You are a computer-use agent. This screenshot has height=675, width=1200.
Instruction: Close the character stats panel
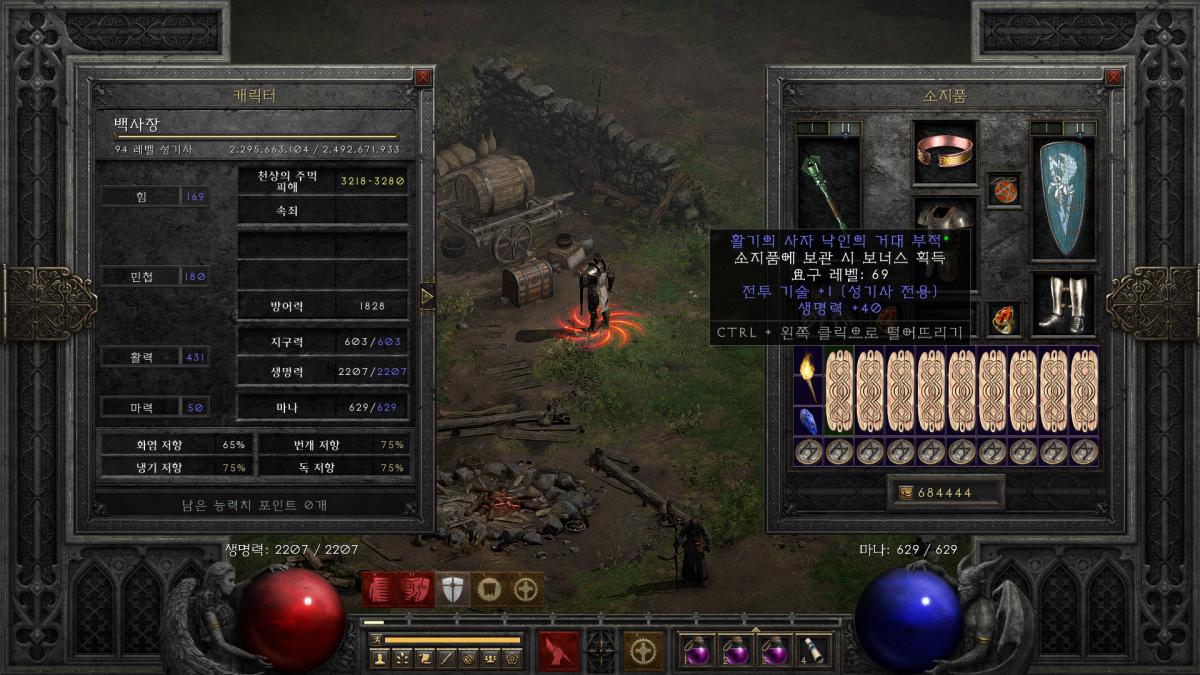point(423,77)
